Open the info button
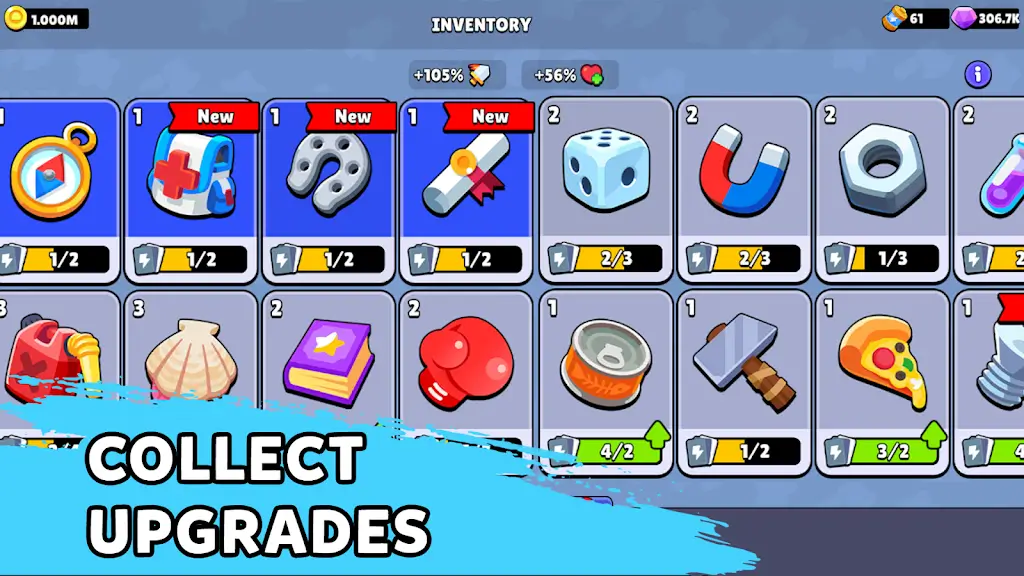 [x=977, y=74]
